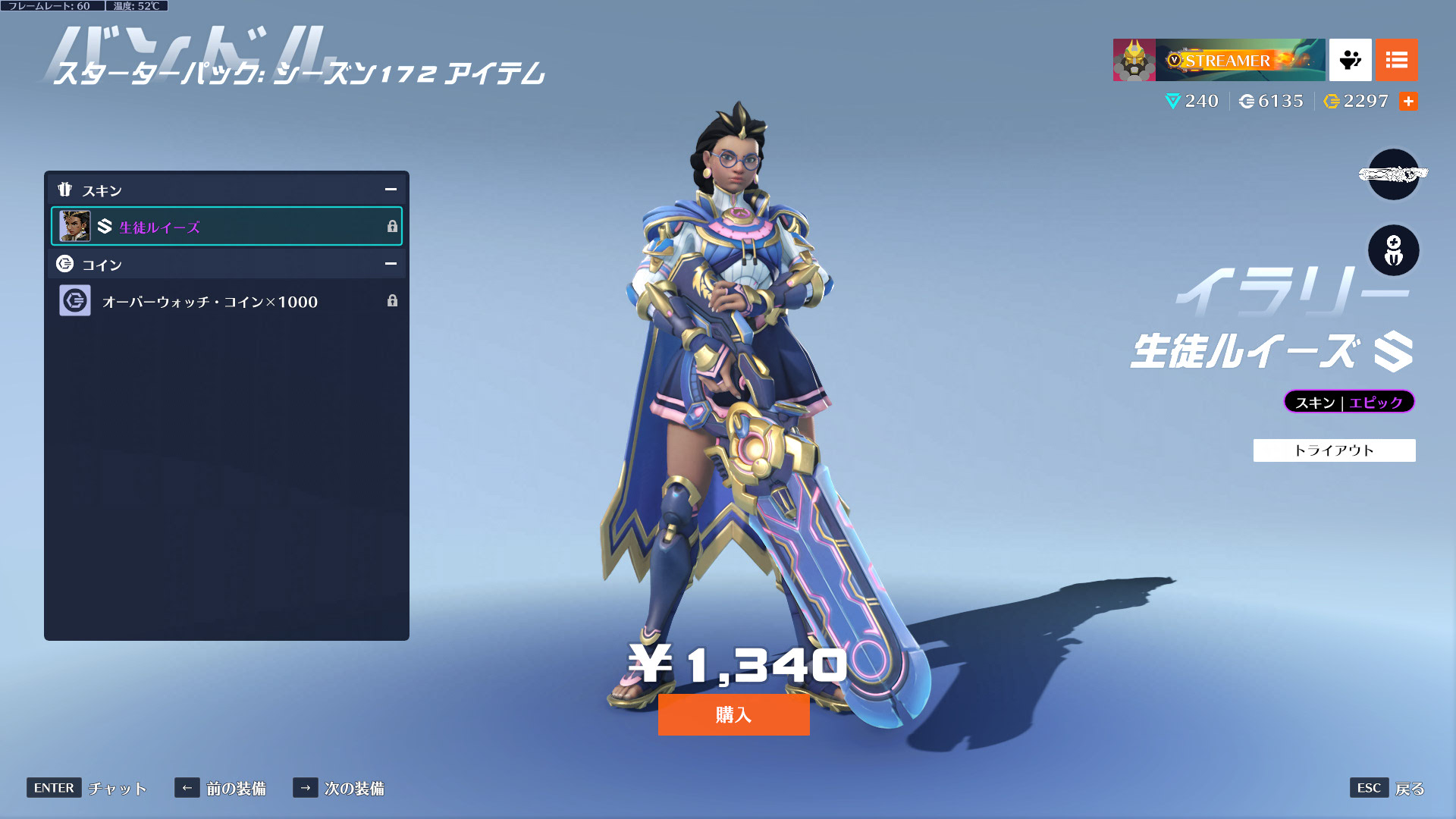Open the social friends icon button
1456x819 pixels.
(1350, 60)
